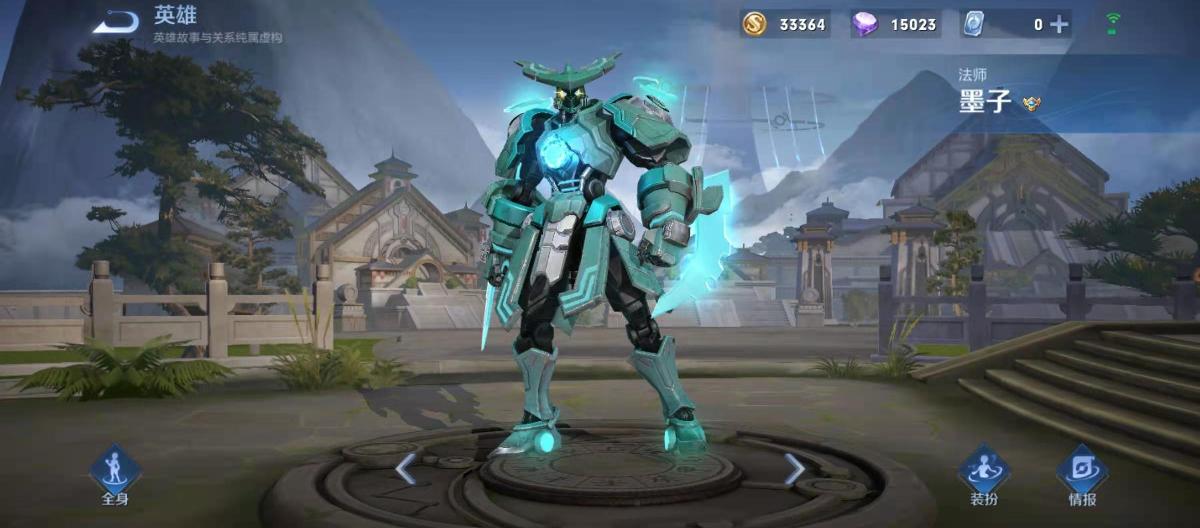The width and height of the screenshot is (1200, 528).
Task: Go back using the return arrow
Action: point(116,22)
